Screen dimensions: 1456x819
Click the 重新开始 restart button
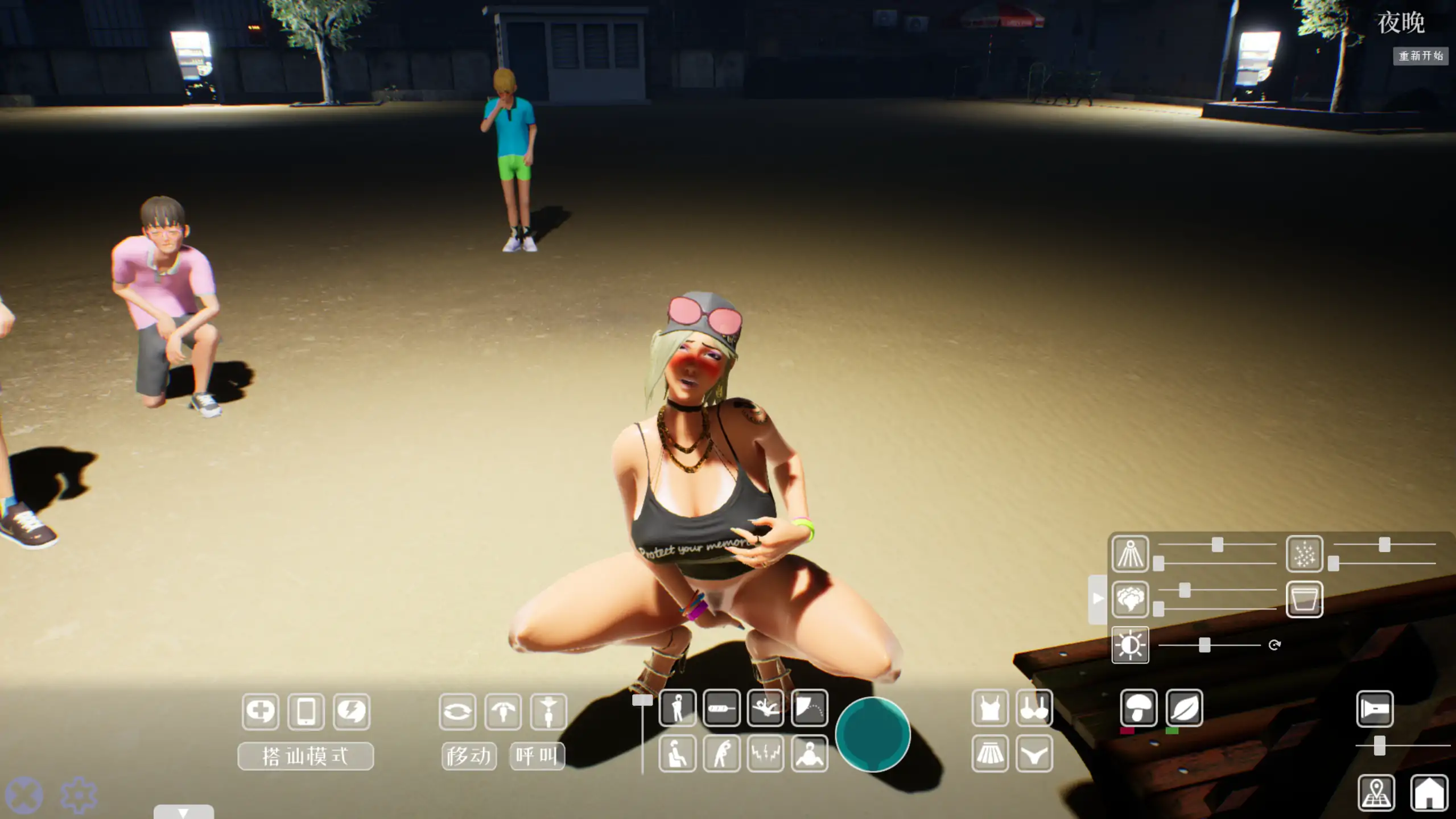[x=1420, y=56]
